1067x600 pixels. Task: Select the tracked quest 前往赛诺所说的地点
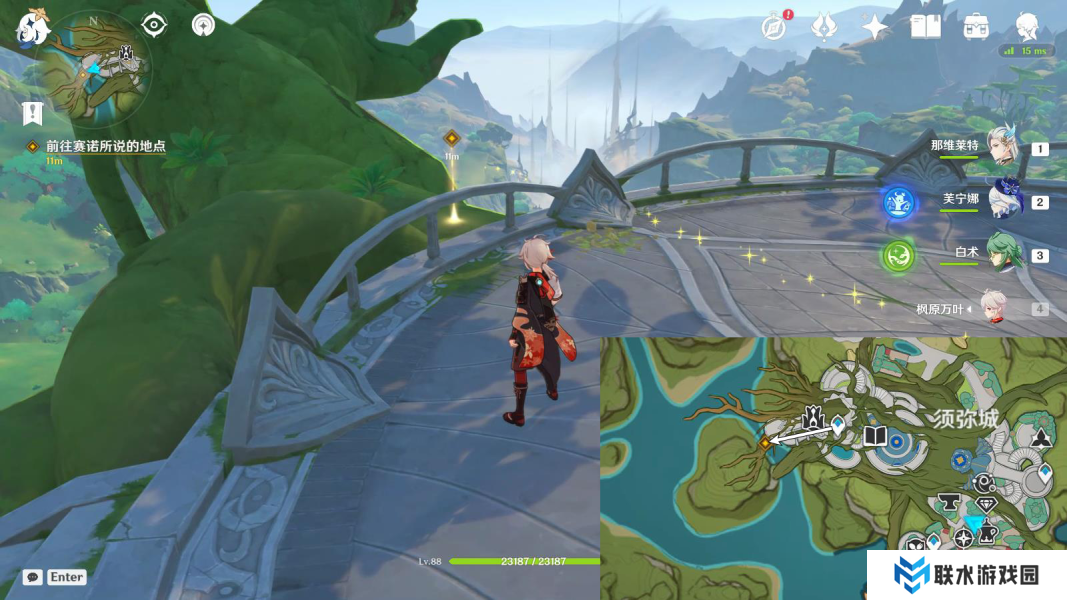tap(105, 146)
